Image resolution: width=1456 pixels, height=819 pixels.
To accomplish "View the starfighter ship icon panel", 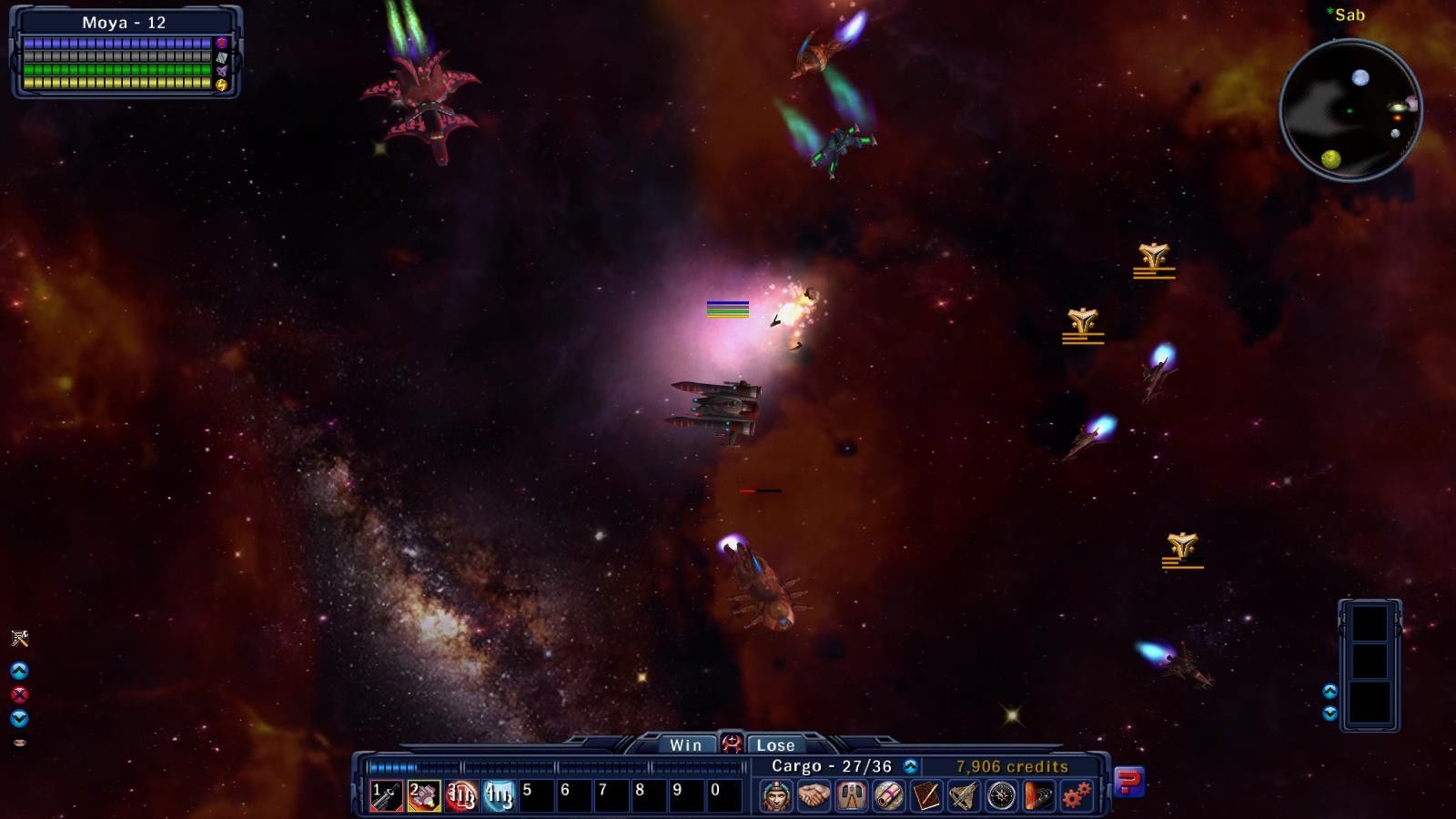I will (x=963, y=796).
